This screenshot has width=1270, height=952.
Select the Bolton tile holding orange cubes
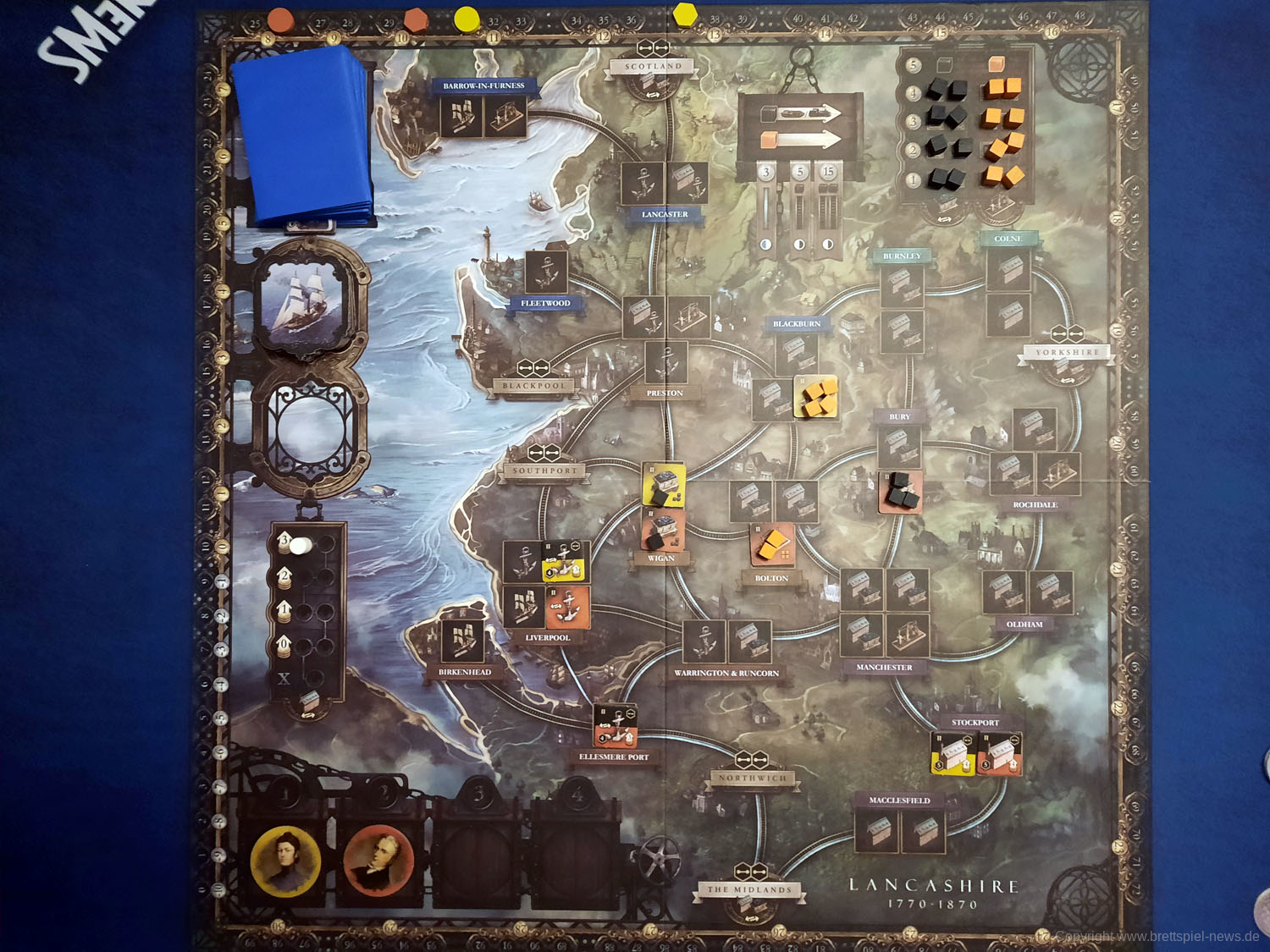pyautogui.click(x=772, y=545)
